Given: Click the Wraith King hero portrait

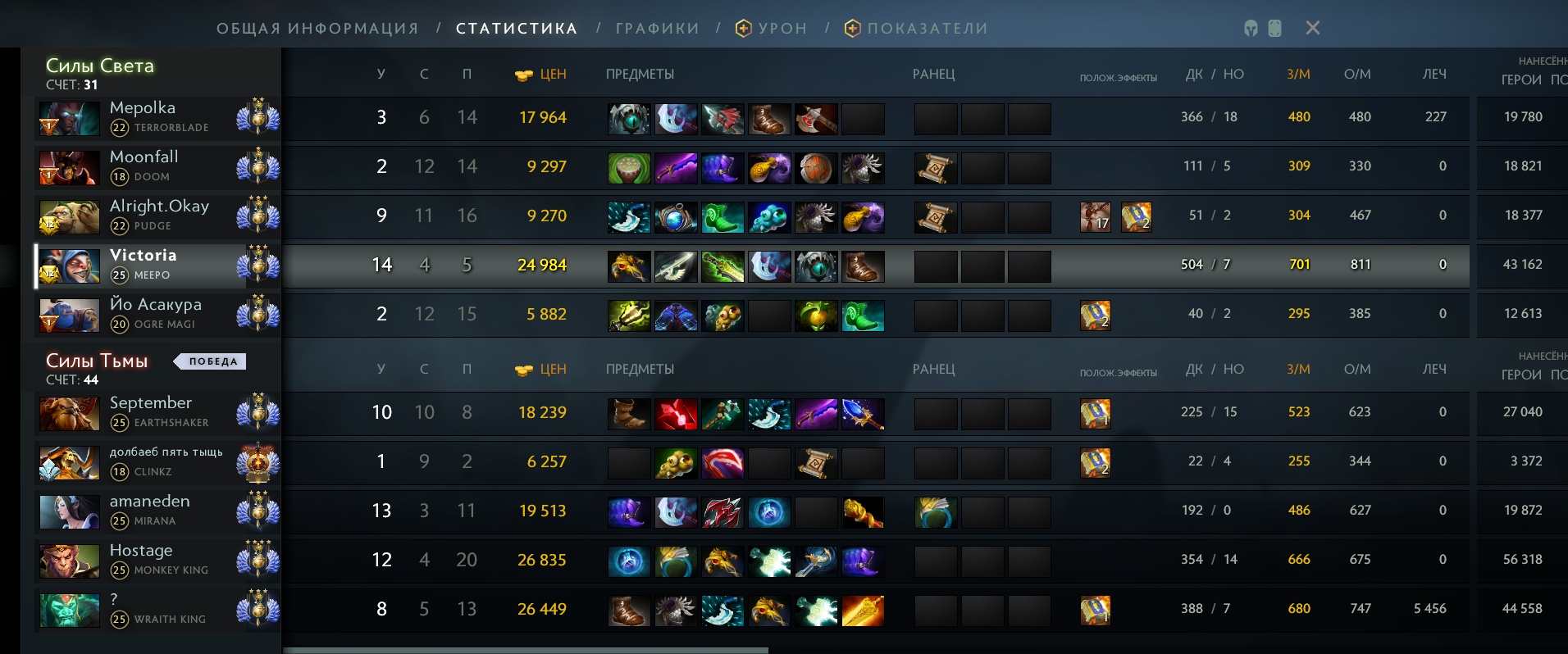Looking at the screenshot, I should (68, 609).
